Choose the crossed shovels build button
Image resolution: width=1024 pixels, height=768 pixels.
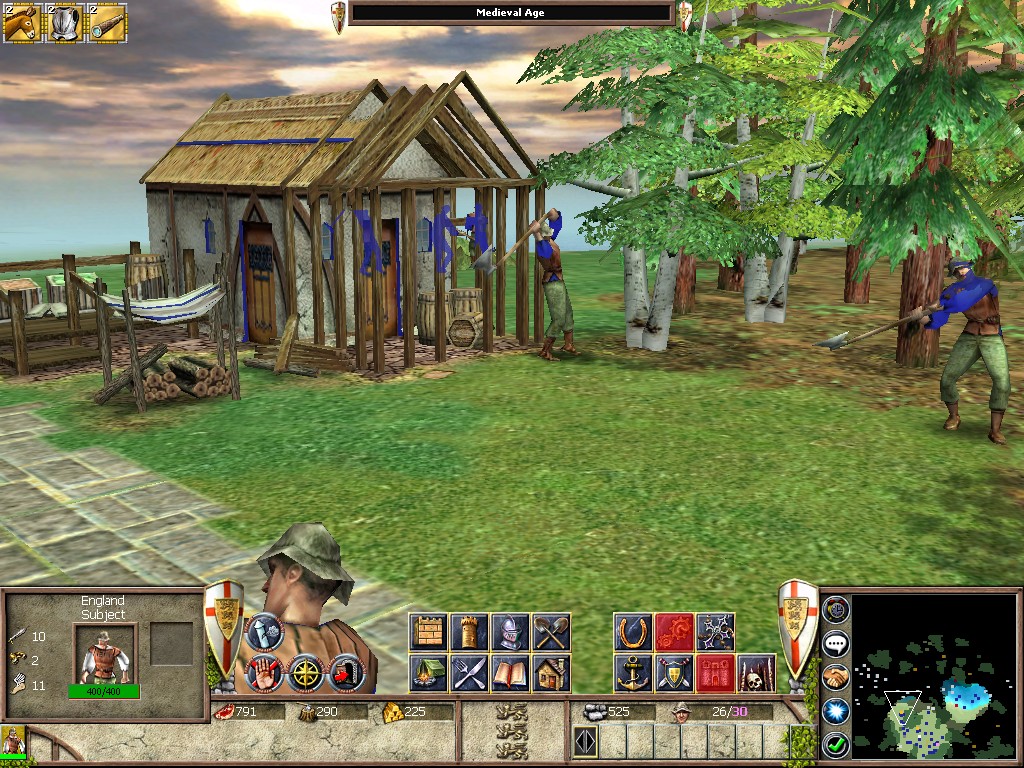point(550,632)
